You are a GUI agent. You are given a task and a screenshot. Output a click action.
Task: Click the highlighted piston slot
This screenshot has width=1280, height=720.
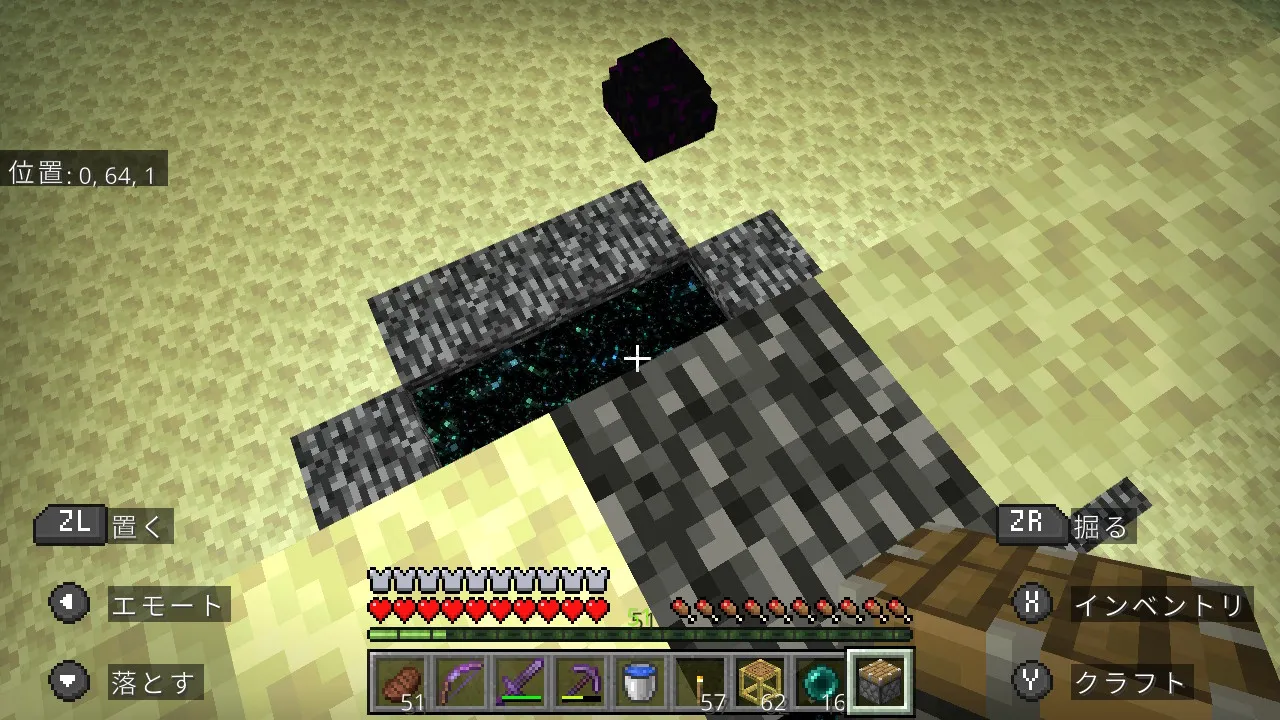tap(880, 682)
